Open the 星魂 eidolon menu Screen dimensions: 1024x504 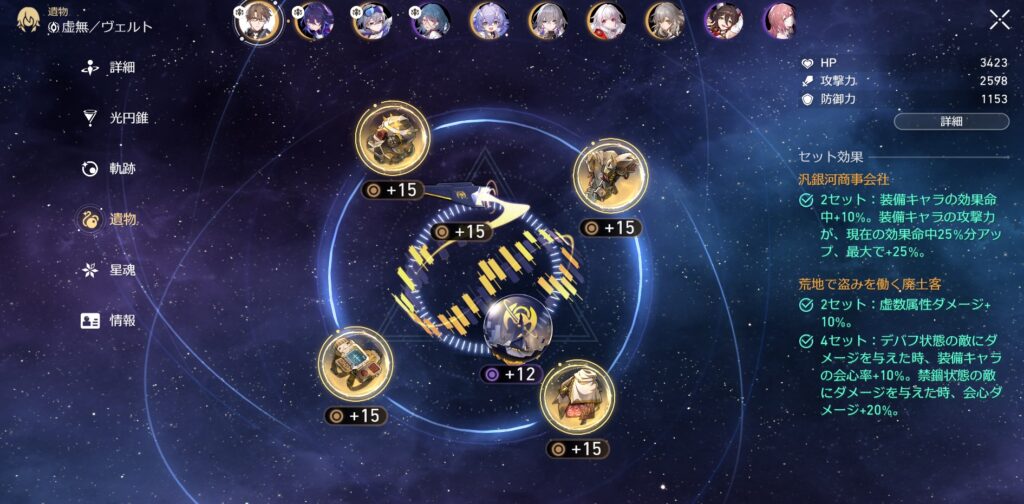click(x=121, y=270)
